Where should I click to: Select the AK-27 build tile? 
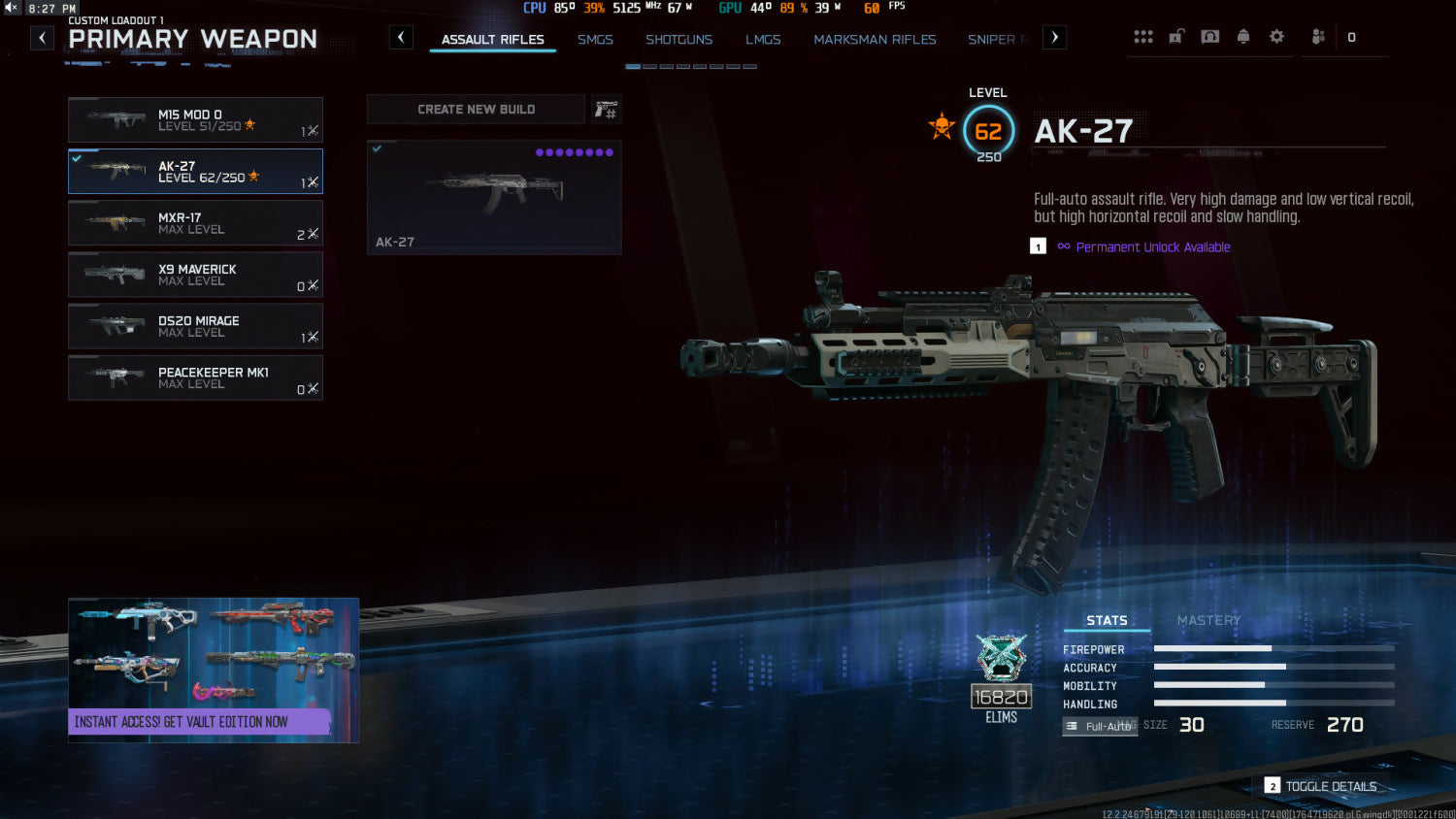[x=494, y=197]
